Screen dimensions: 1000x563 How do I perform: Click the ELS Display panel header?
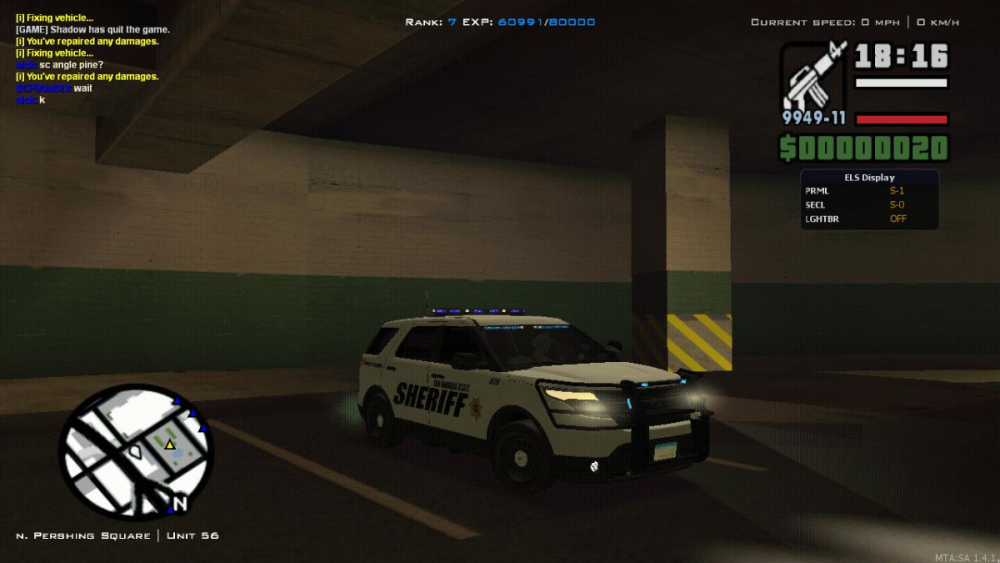pos(869,177)
